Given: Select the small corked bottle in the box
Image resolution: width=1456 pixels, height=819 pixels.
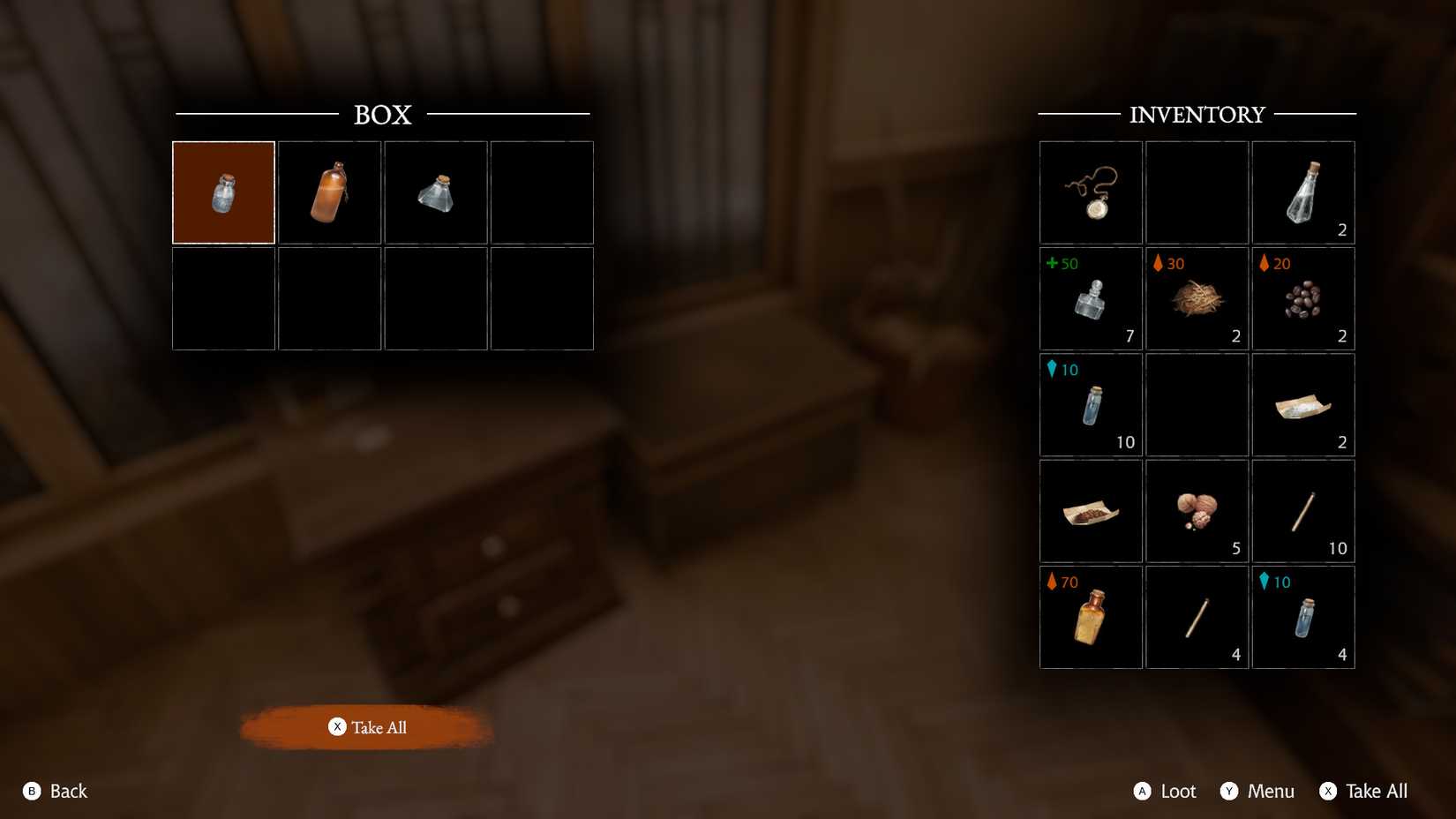Looking at the screenshot, I should pos(223,192).
